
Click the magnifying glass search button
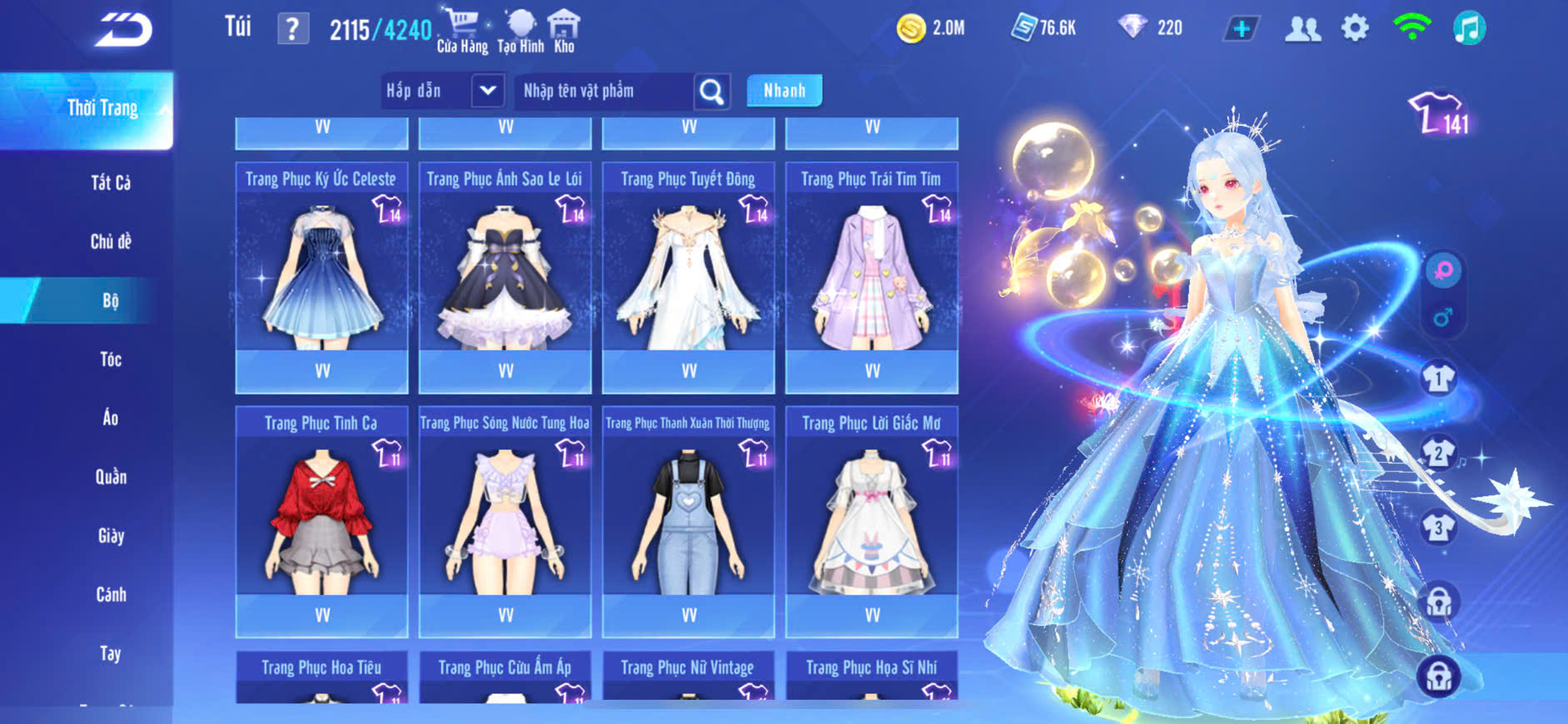712,92
